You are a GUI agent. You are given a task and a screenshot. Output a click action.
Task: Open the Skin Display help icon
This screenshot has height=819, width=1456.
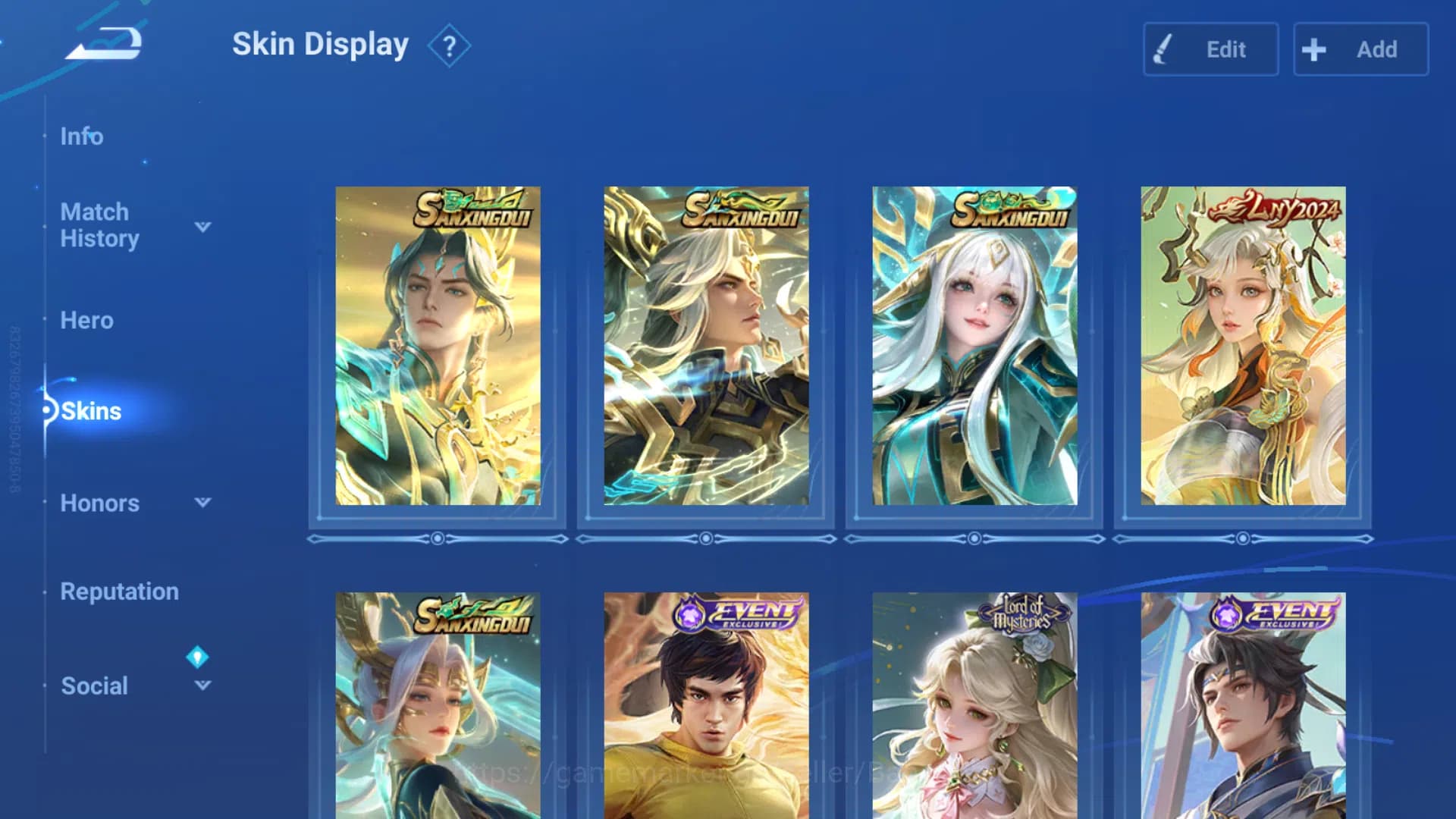[449, 45]
